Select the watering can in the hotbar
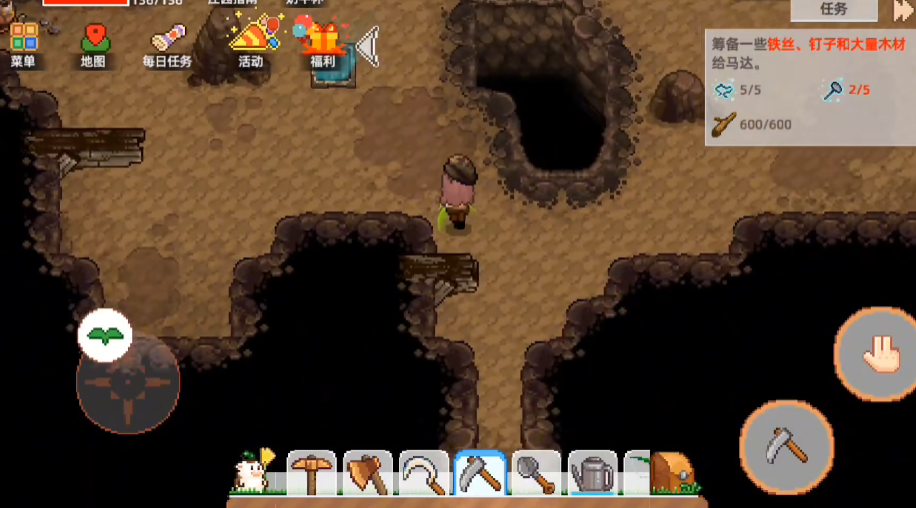The image size is (916, 508). coord(593,473)
